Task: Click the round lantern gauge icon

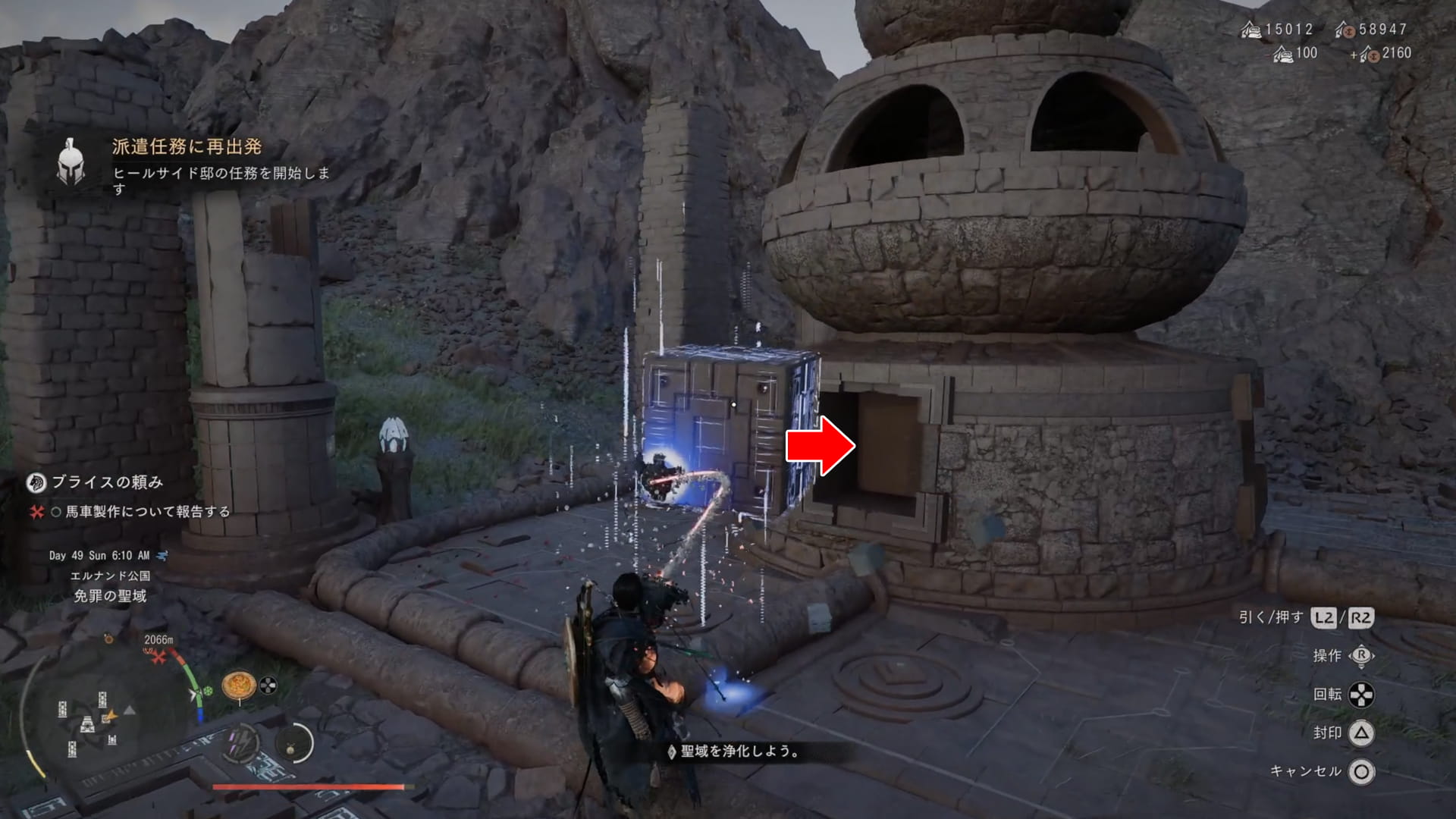Action: pos(293,744)
